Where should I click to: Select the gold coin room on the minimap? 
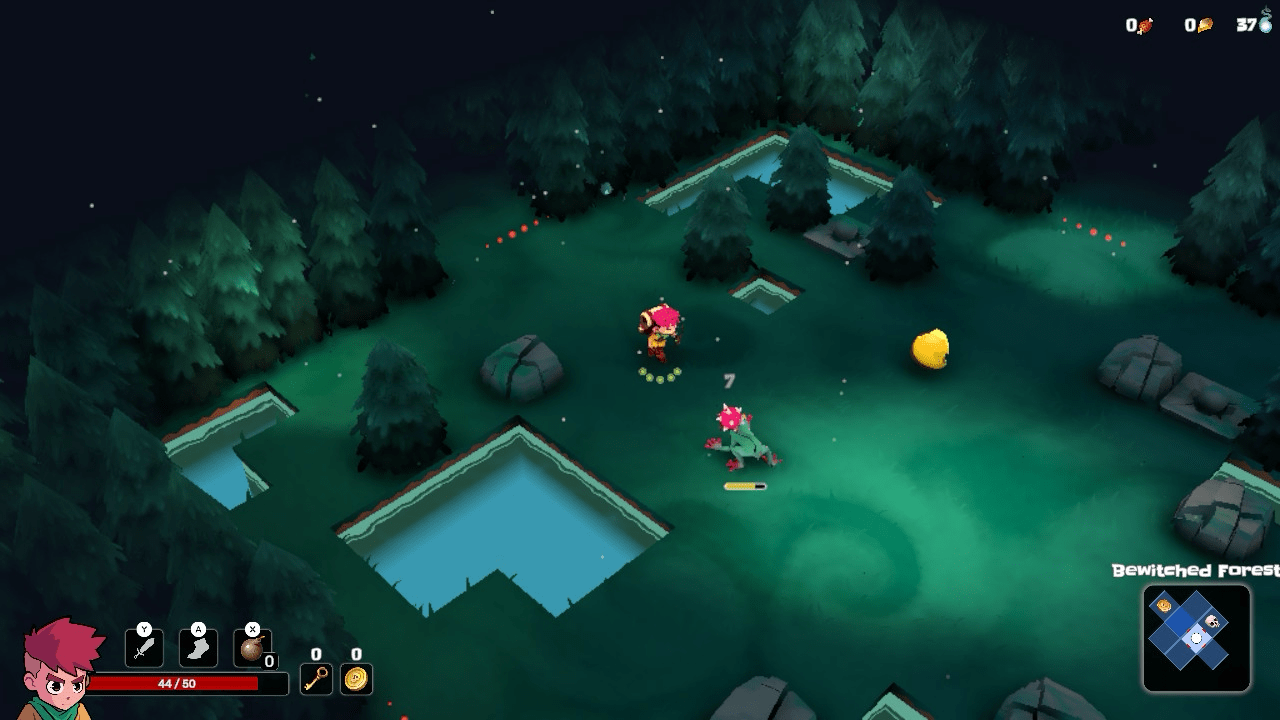tap(1164, 606)
